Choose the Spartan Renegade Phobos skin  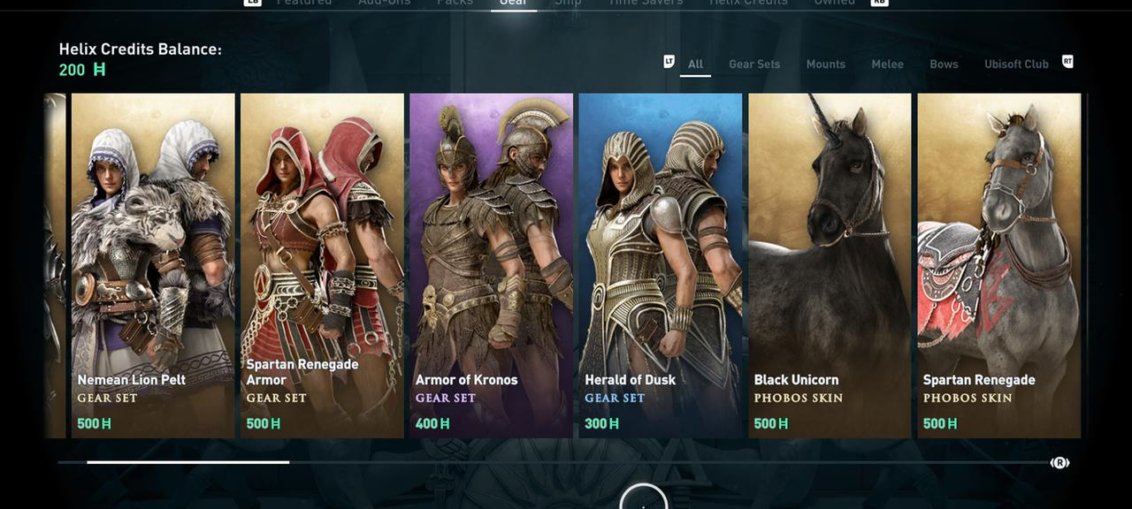tap(999, 265)
